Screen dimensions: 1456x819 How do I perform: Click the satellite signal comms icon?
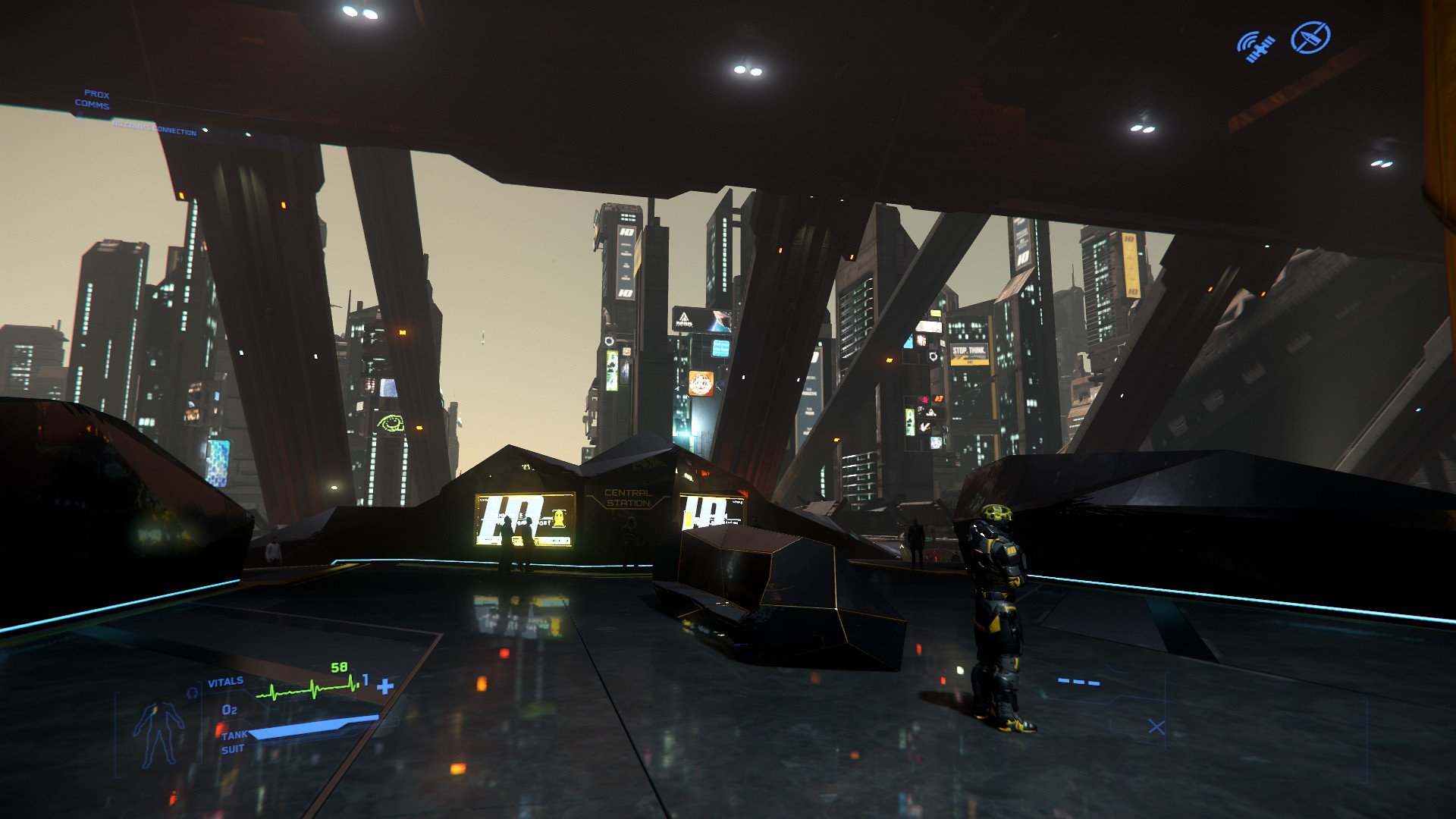click(x=1256, y=46)
